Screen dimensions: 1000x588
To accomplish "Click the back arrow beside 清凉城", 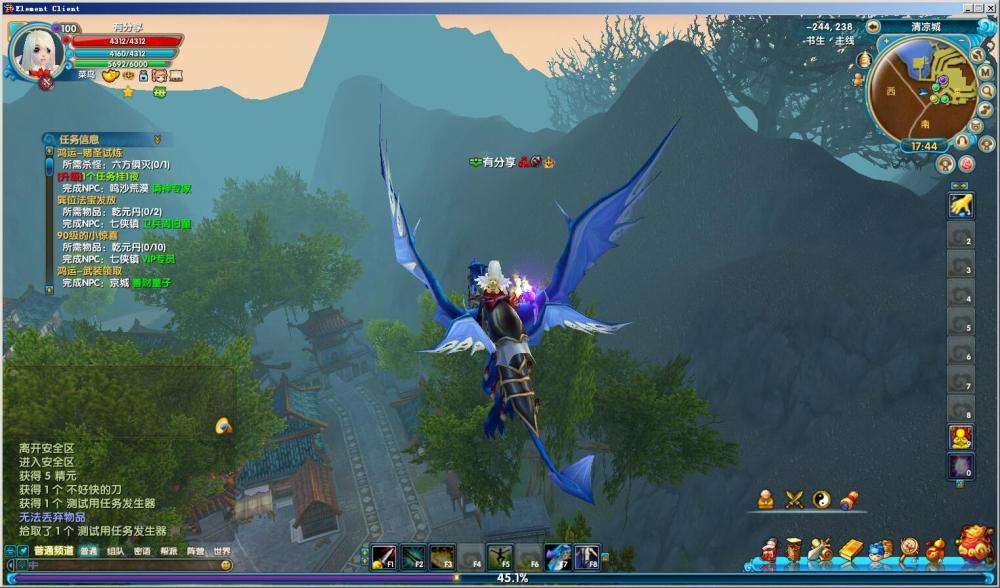I will 873,27.
